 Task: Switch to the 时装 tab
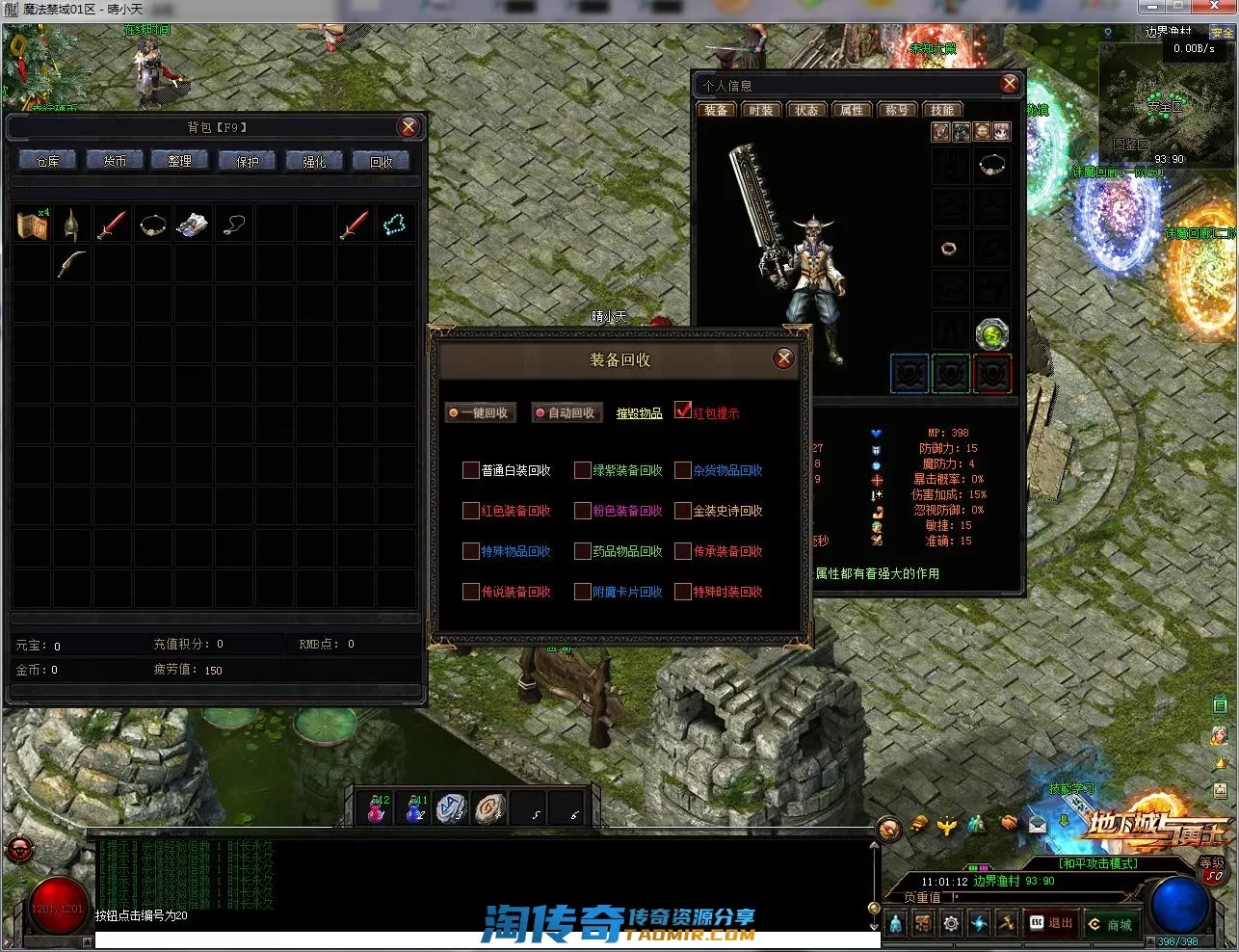click(761, 110)
